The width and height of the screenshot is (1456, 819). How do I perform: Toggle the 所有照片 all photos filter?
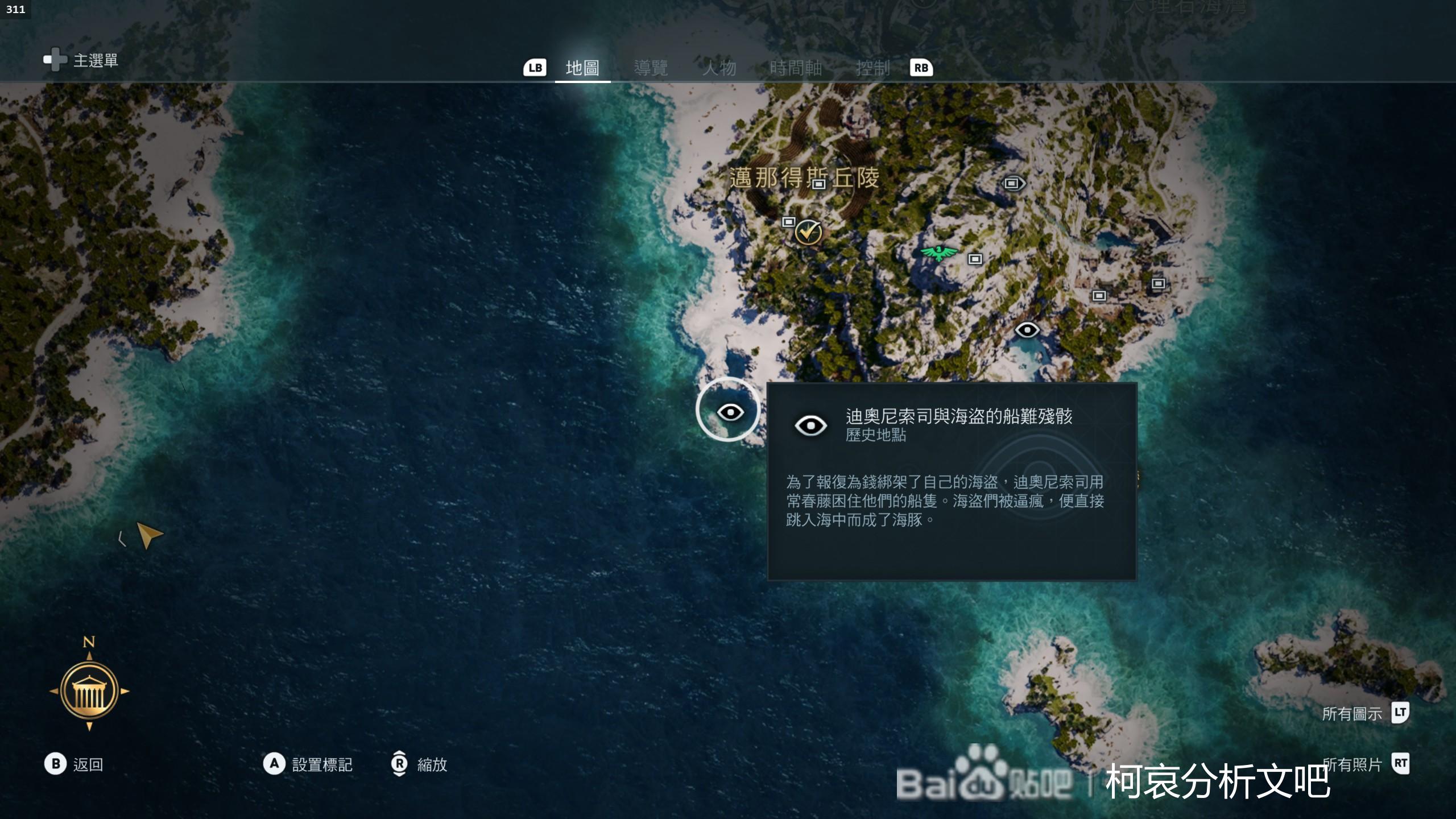click(x=1365, y=764)
